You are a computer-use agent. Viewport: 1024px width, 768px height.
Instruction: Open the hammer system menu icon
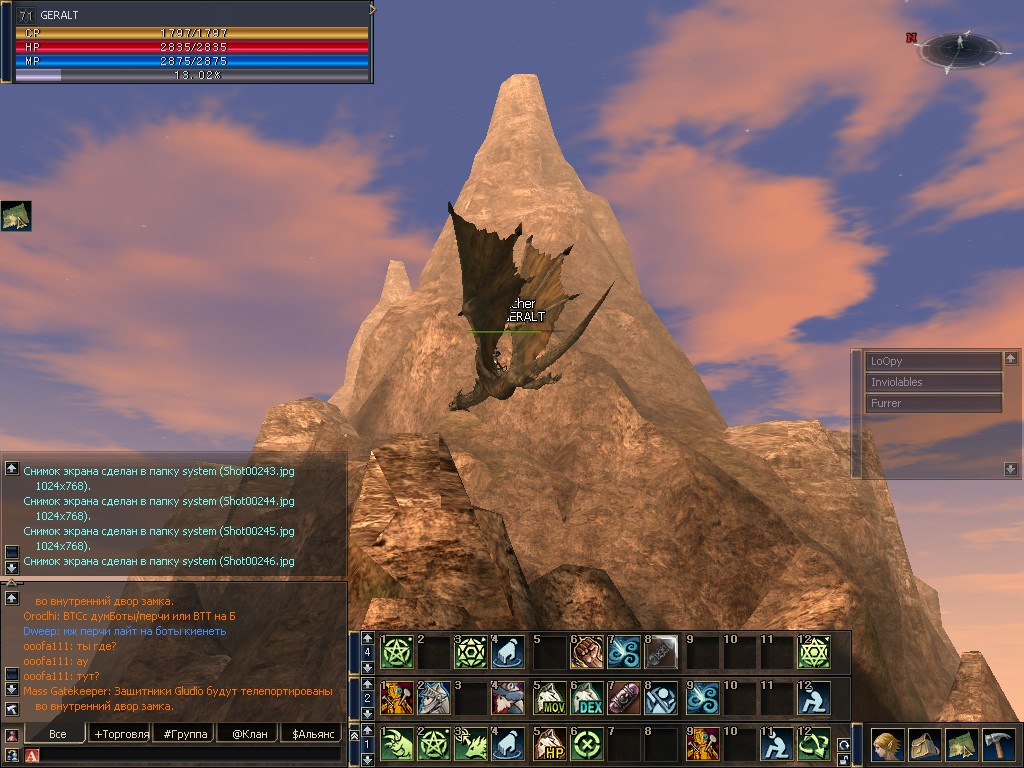pyautogui.click(x=998, y=745)
